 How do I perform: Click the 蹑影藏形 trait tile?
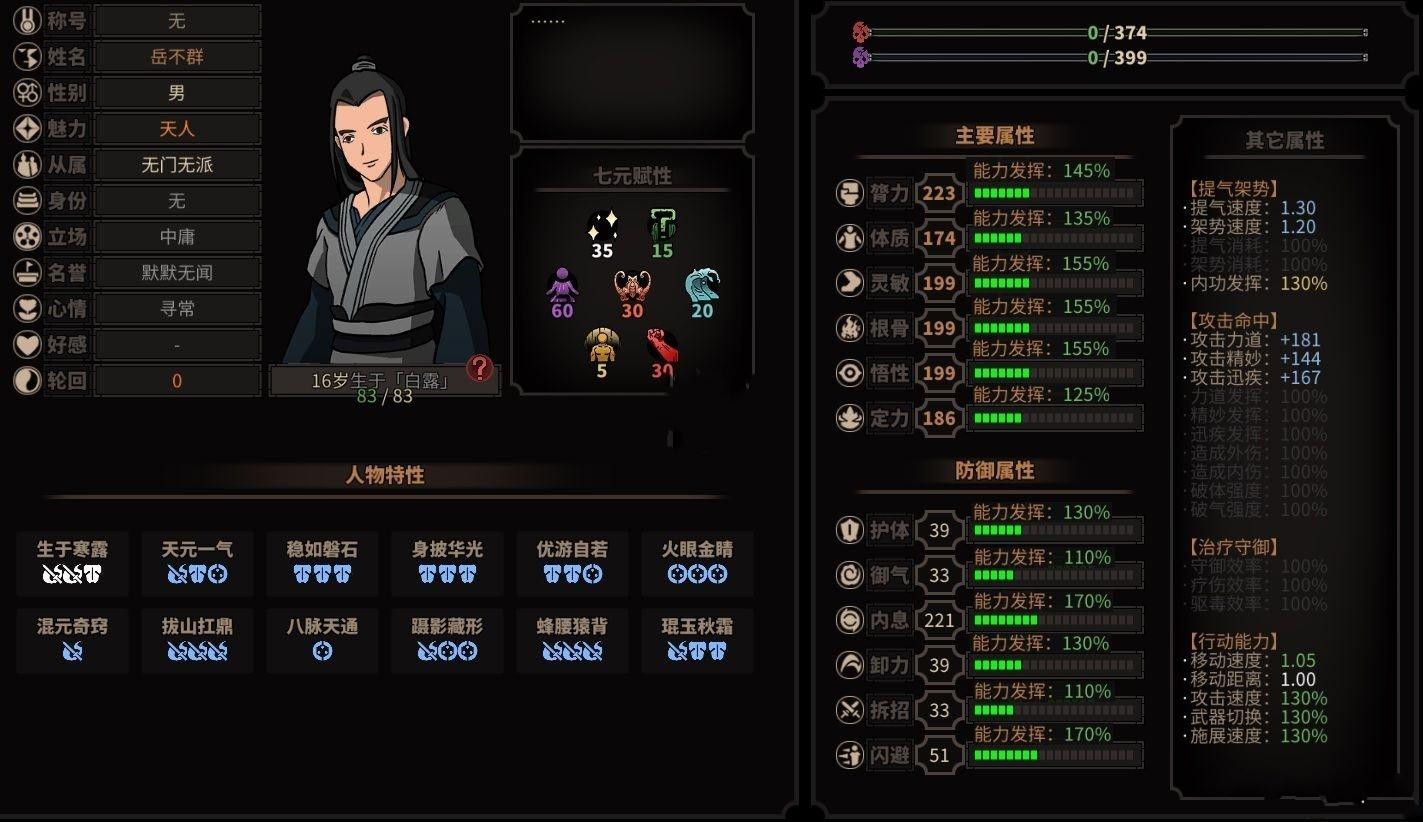click(447, 639)
